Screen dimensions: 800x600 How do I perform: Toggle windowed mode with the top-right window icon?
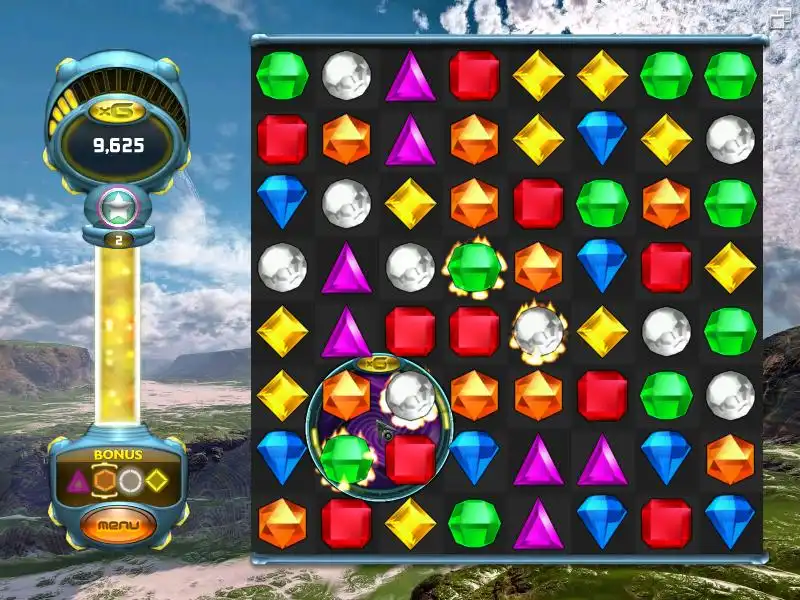pos(778,17)
